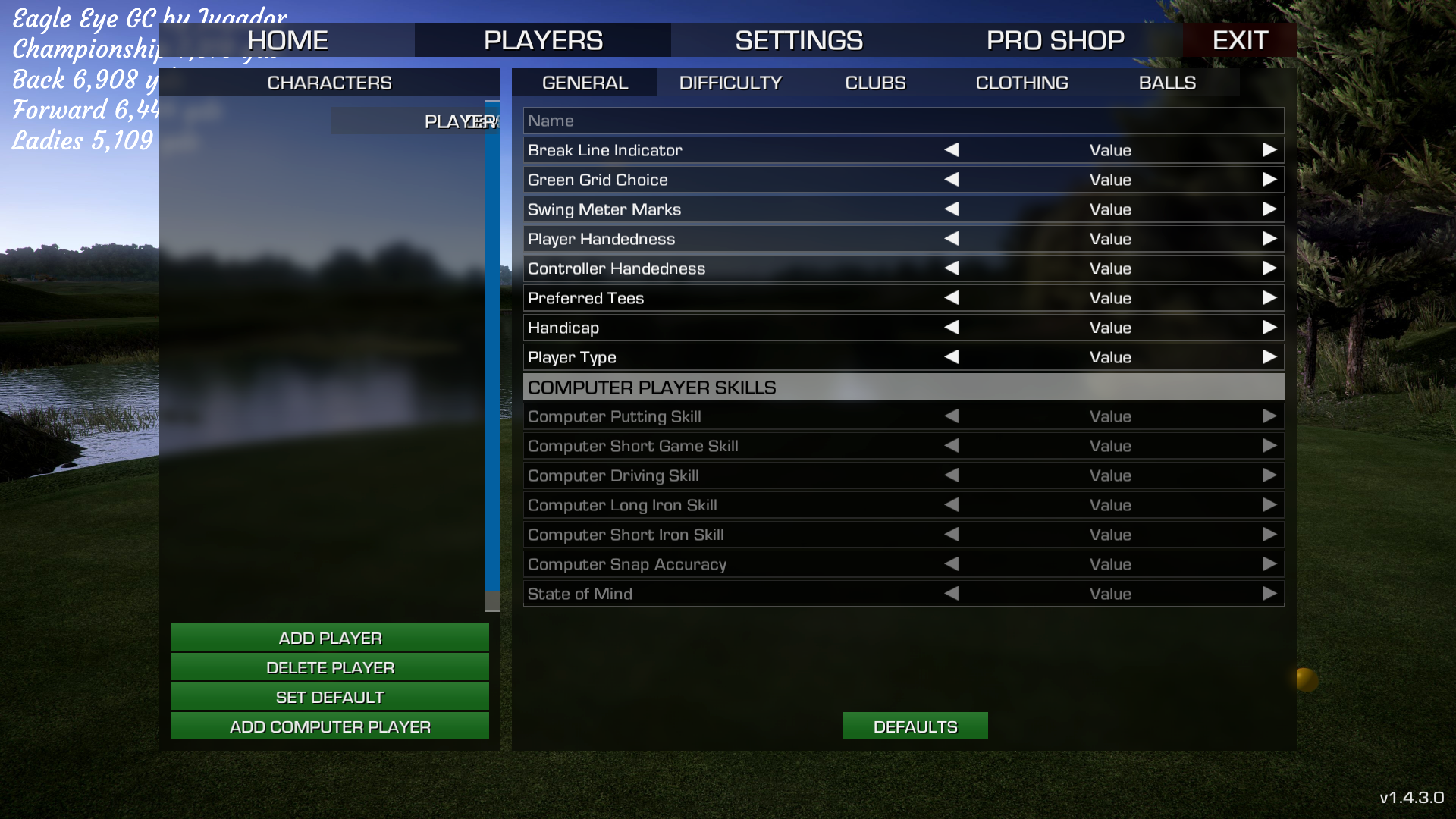
Task: Increase Handicap with the right arrow
Action: pos(1269,328)
